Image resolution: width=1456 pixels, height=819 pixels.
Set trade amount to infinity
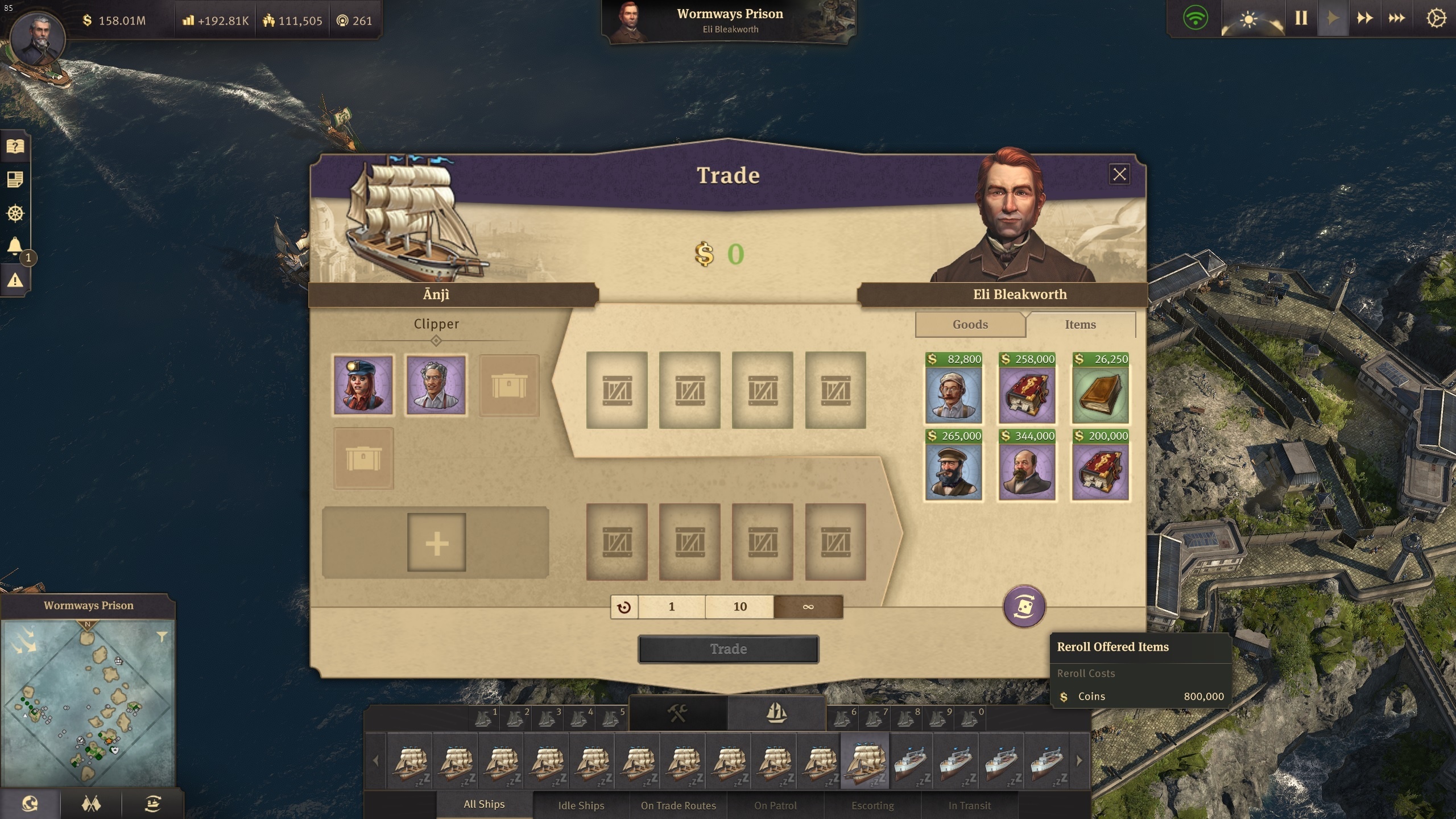tap(808, 607)
